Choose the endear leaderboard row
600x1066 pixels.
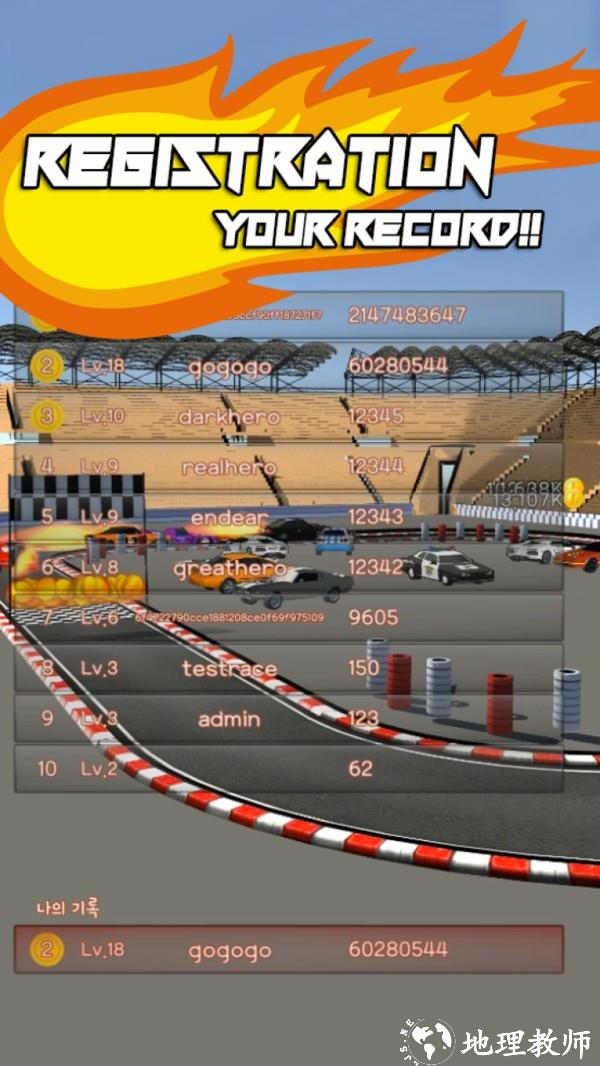point(288,517)
